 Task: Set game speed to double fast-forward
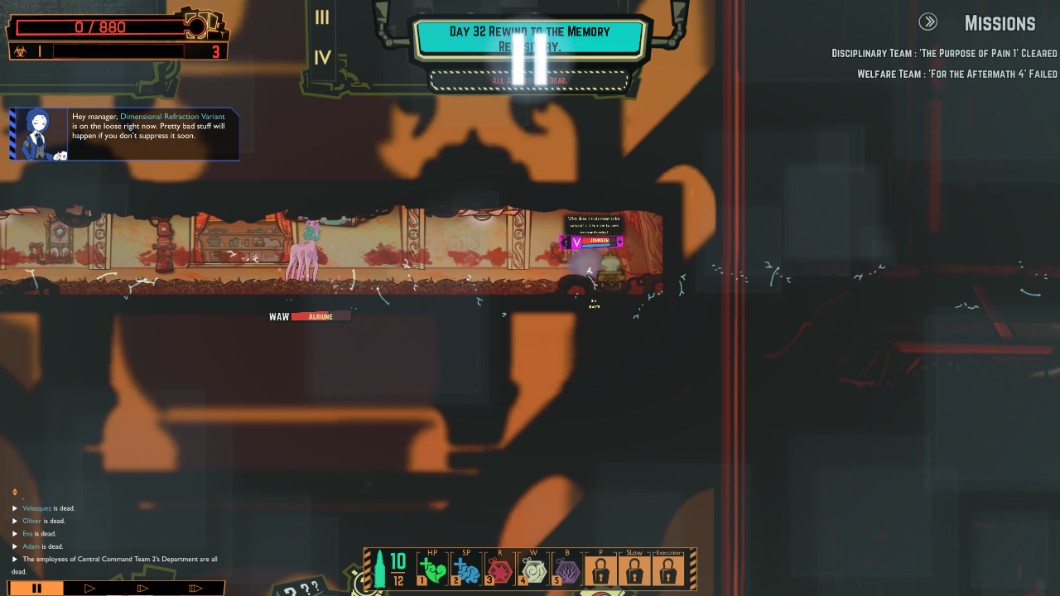[143, 588]
